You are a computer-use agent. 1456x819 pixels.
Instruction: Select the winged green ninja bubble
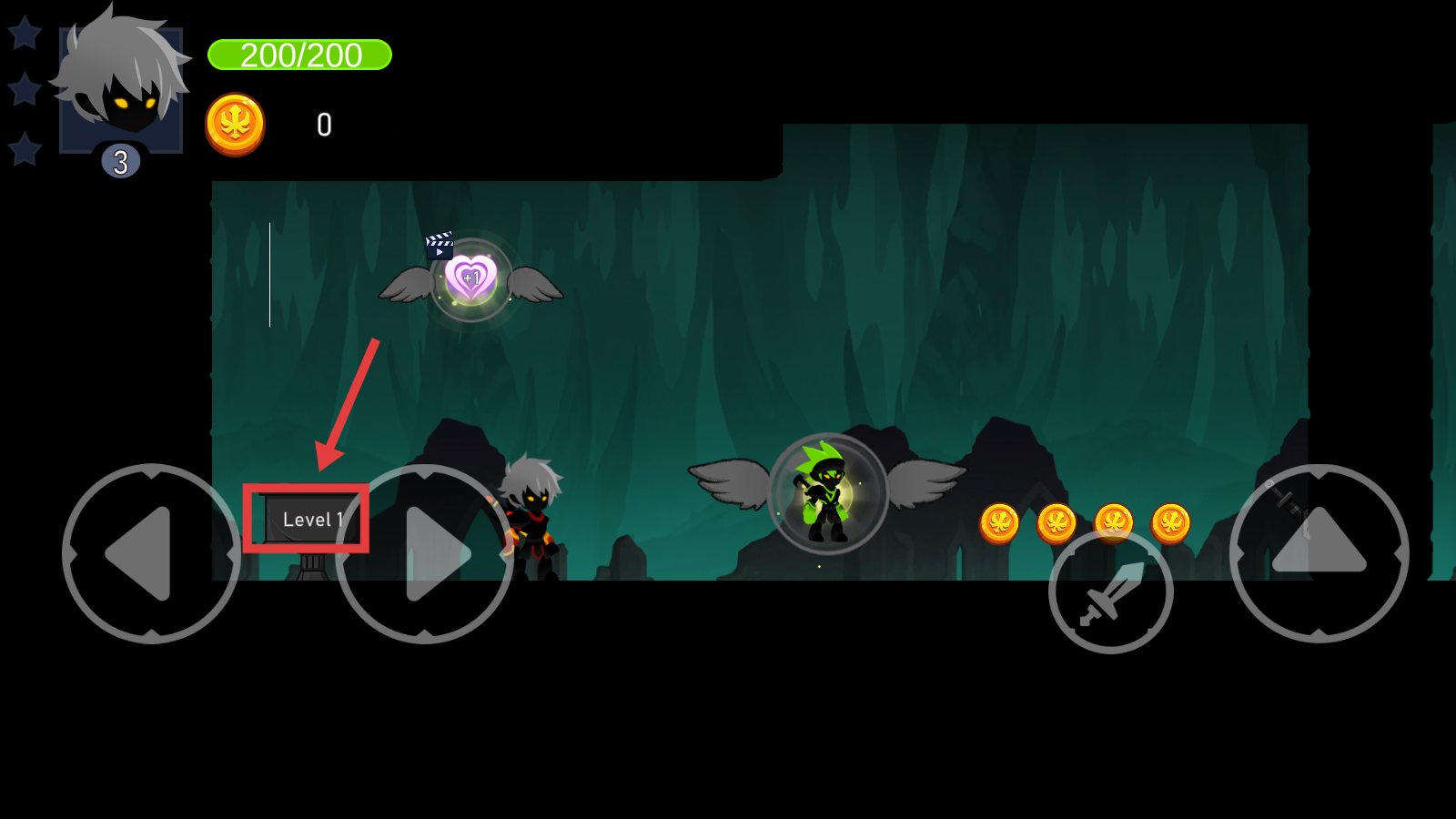coord(827,493)
